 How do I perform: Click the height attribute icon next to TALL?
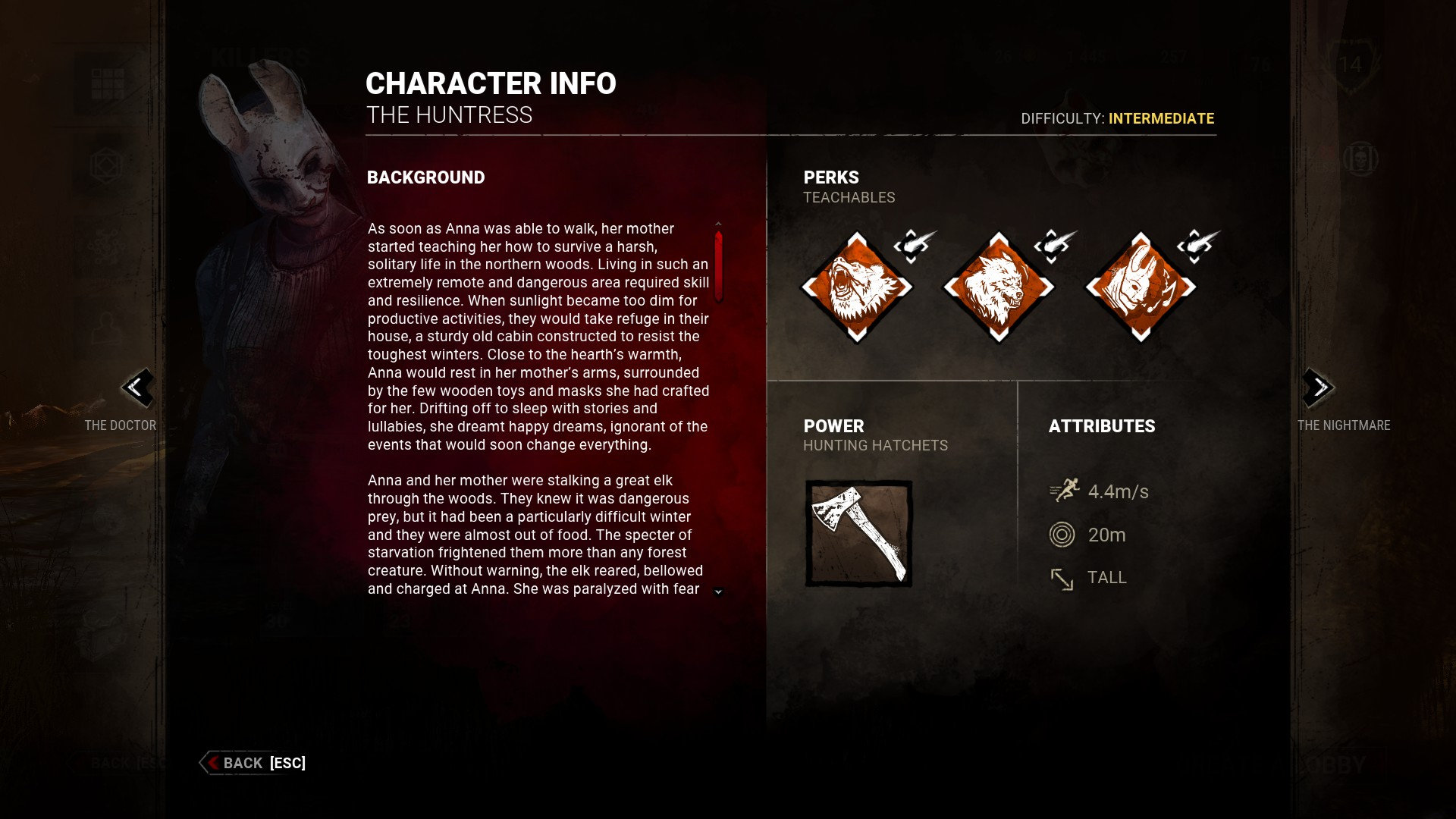pos(1062,578)
